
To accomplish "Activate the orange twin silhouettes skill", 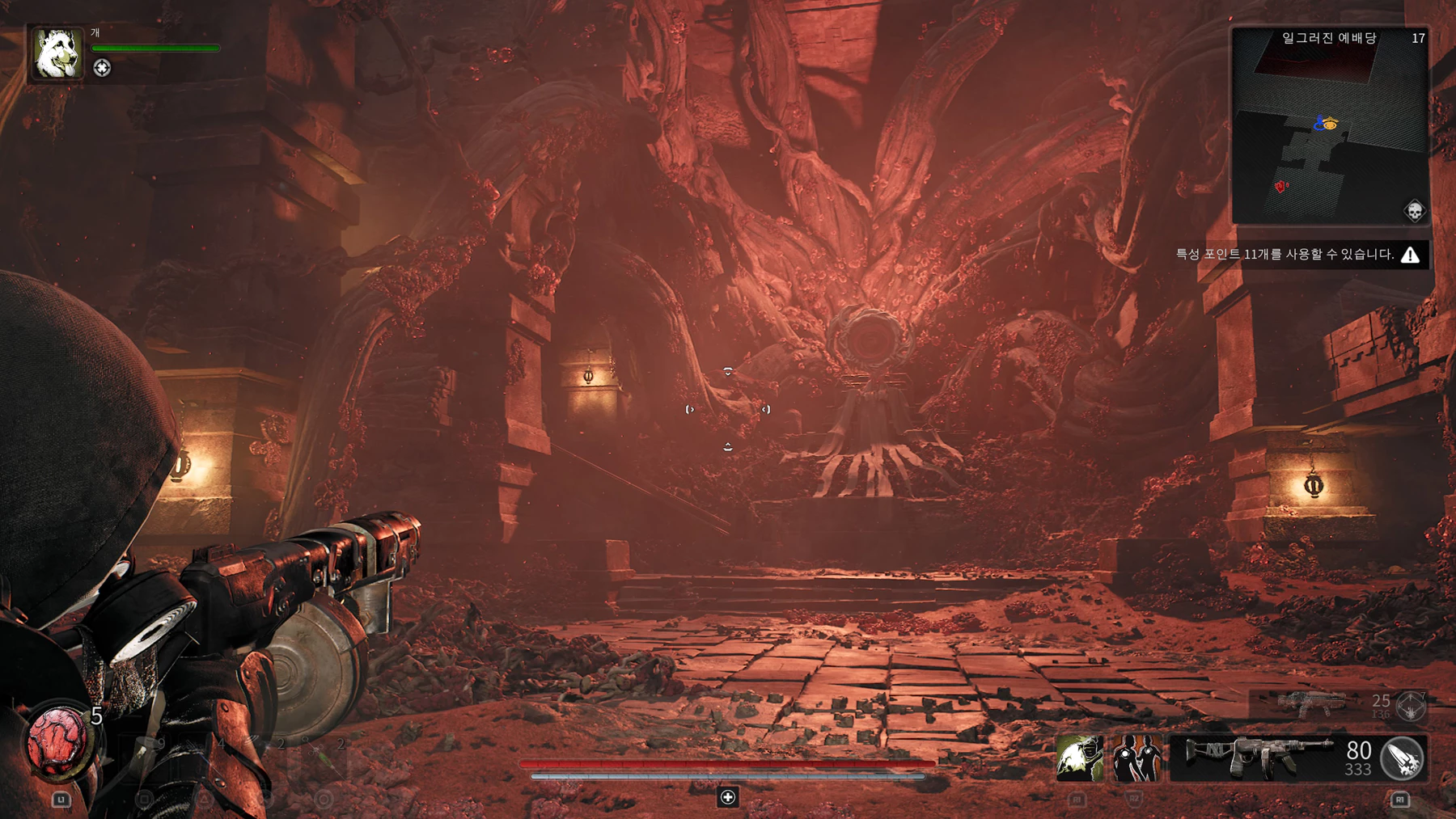I will (1136, 758).
